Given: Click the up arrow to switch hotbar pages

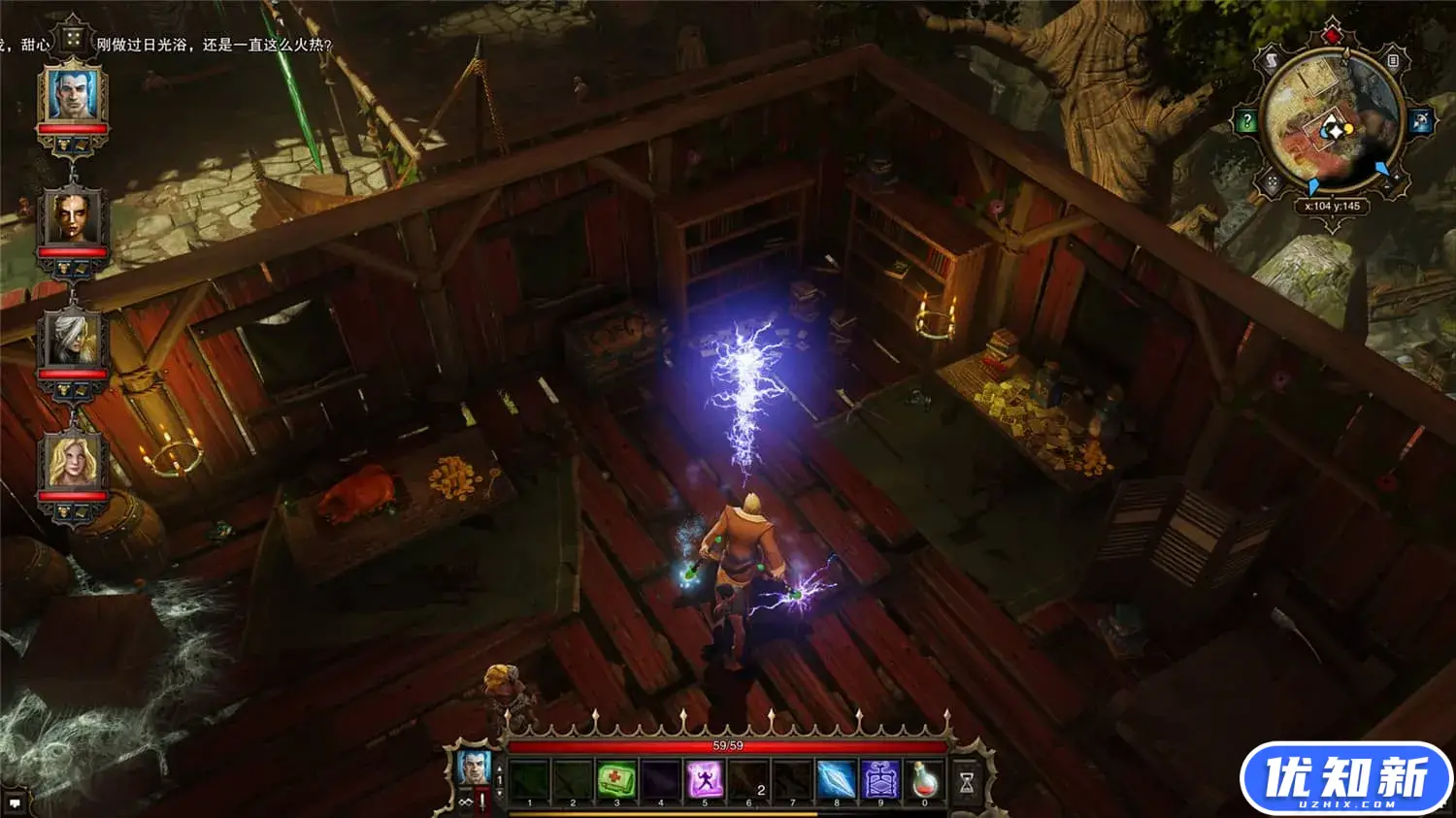Looking at the screenshot, I should pyautogui.click(x=499, y=769).
